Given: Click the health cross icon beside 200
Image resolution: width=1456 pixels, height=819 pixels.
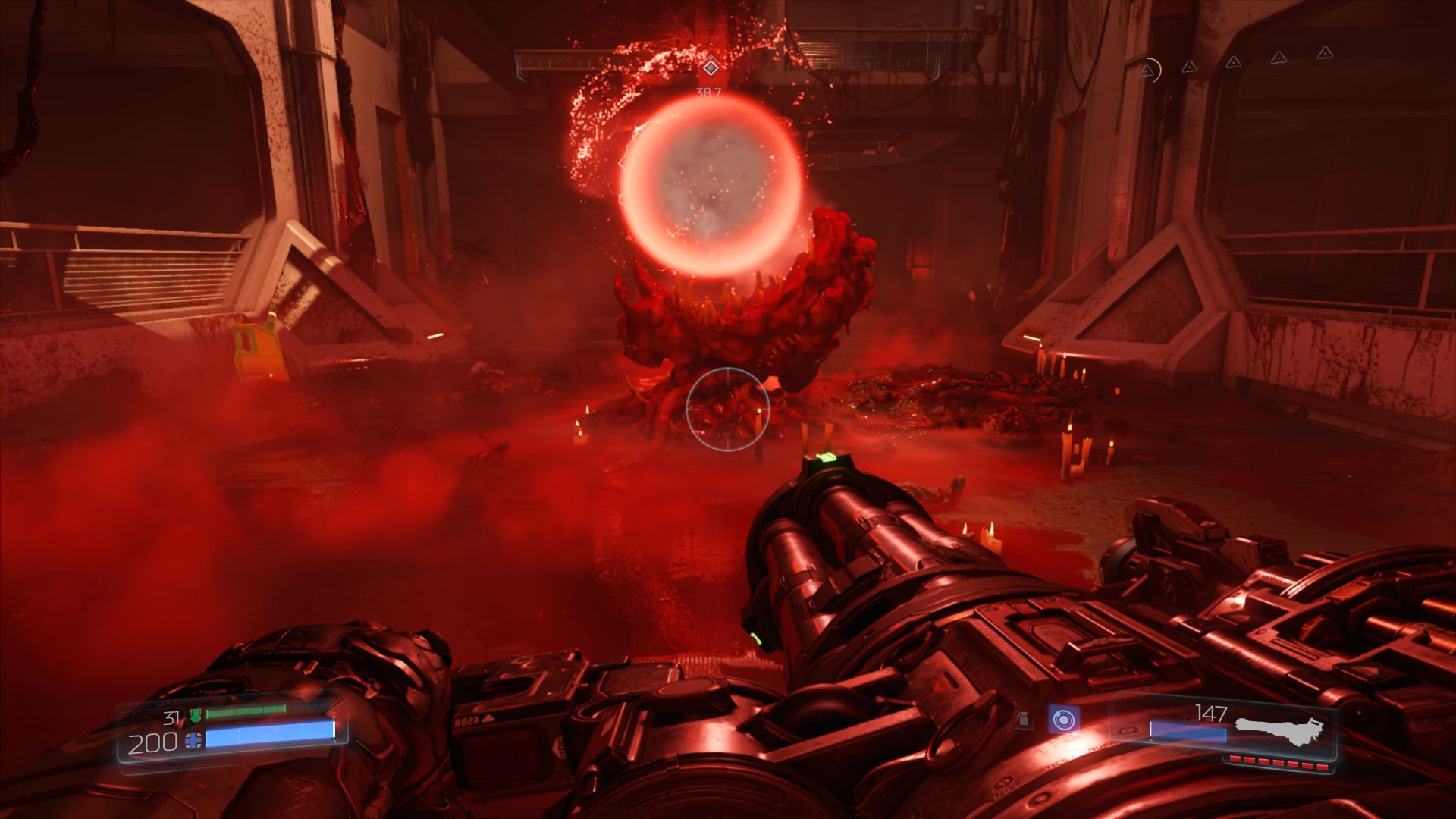Looking at the screenshot, I should click(194, 741).
